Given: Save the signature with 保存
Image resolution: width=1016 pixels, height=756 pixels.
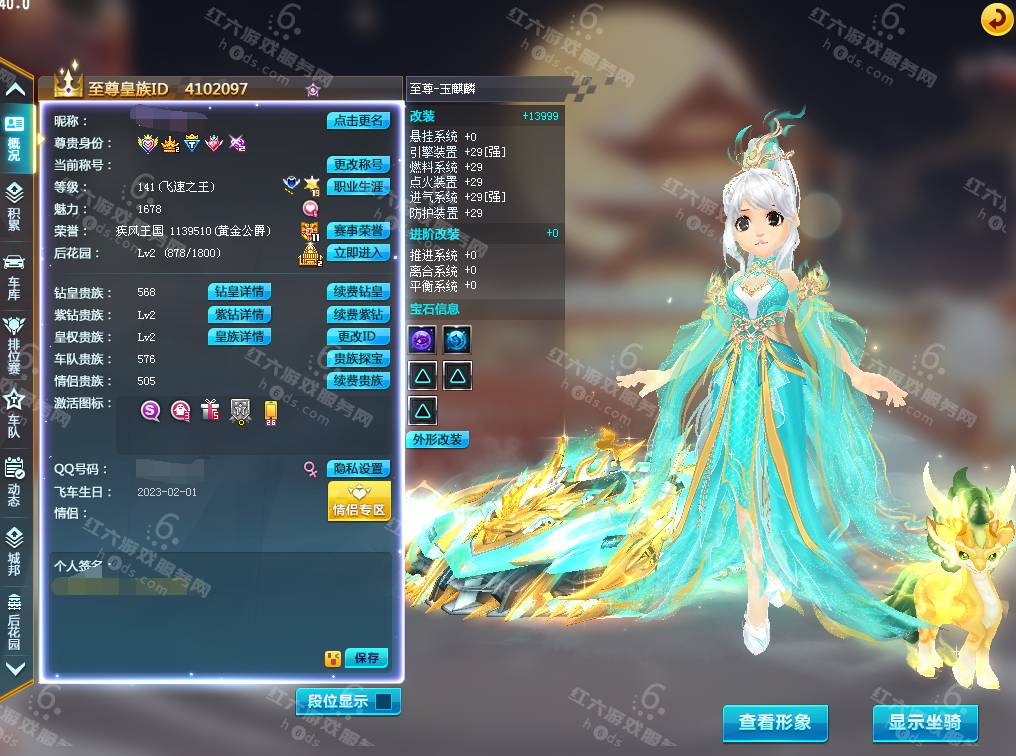Looking at the screenshot, I should pos(366,658).
